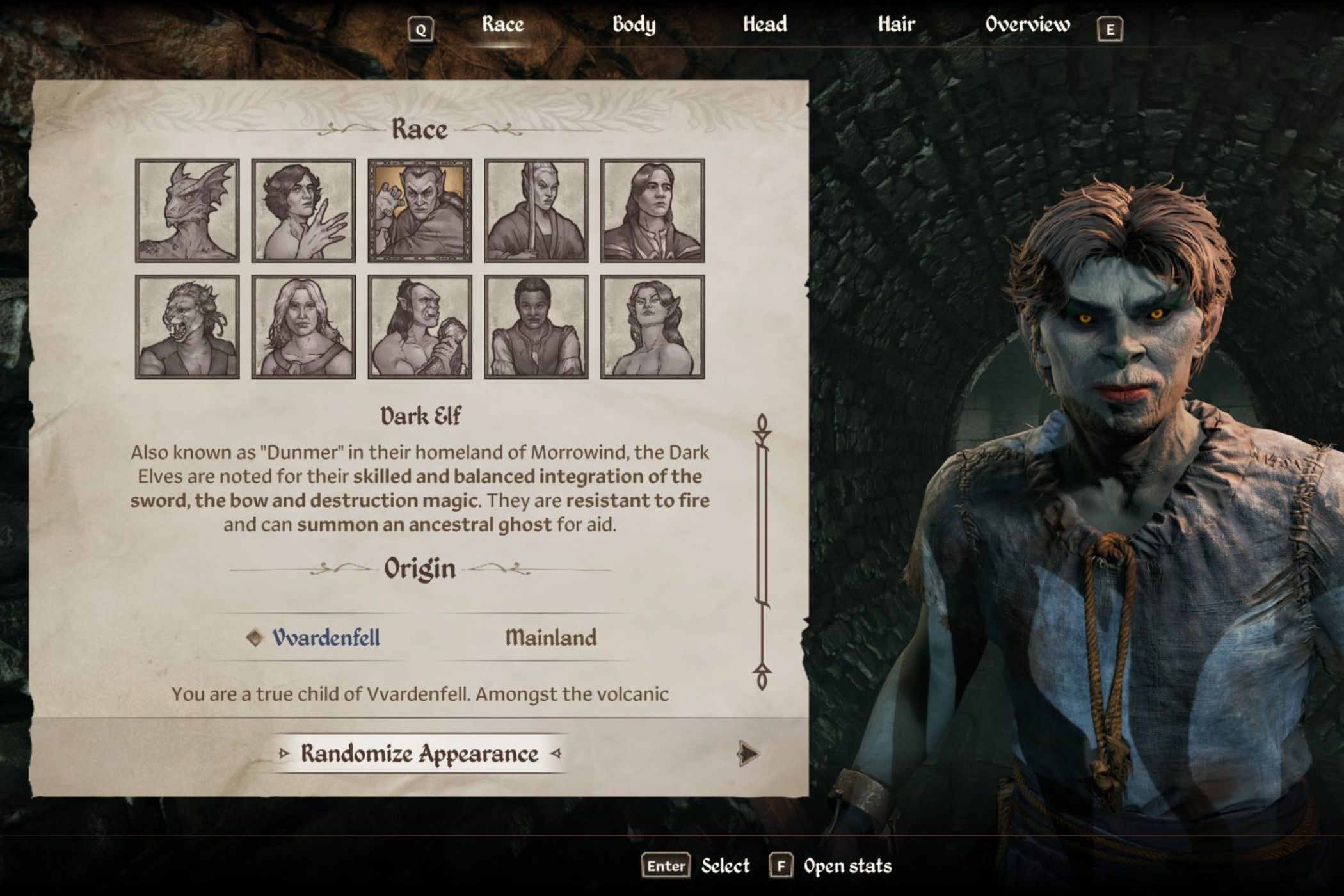Click Randomize Appearance
The height and width of the screenshot is (896, 1344).
[420, 754]
